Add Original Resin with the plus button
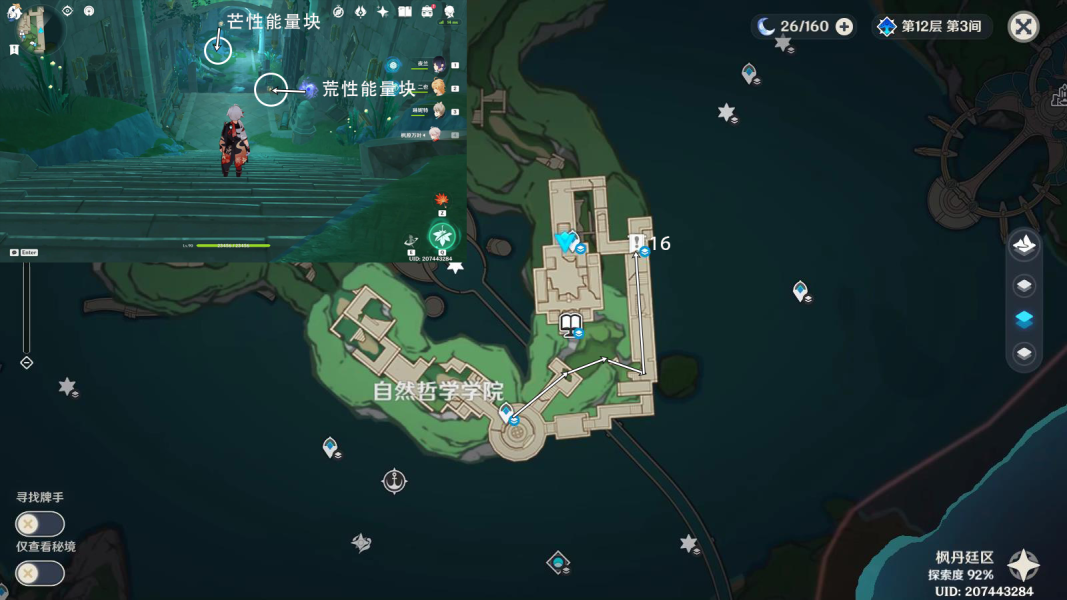The height and width of the screenshot is (600, 1067). coord(844,27)
